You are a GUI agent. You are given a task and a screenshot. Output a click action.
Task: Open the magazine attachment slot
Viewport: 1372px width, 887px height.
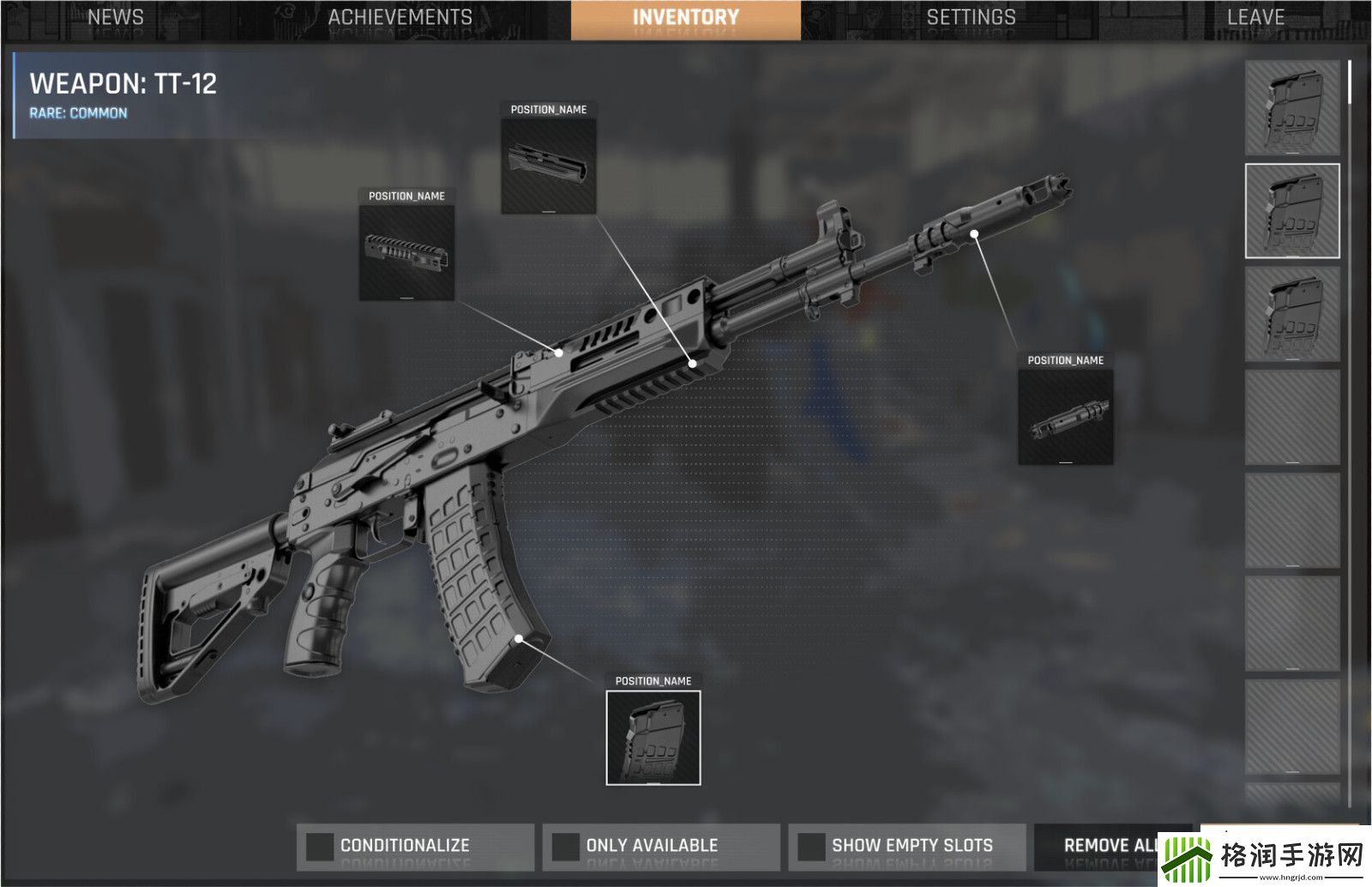[653, 738]
